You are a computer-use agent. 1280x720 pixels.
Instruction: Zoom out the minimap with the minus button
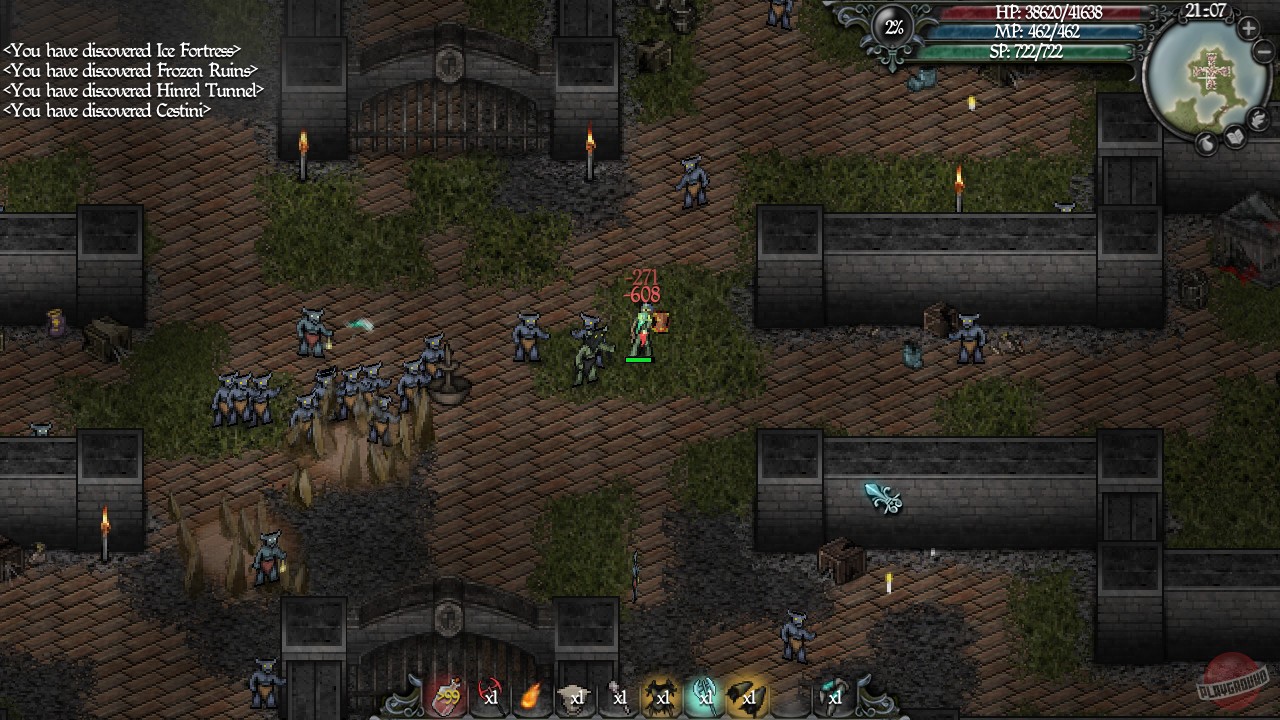pyautogui.click(x=1261, y=51)
